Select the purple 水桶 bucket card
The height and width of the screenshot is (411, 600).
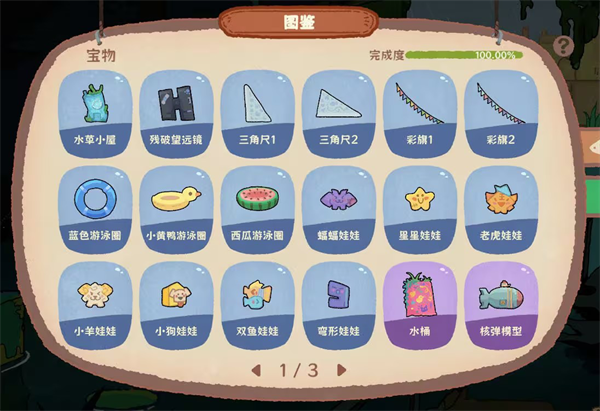pos(419,302)
